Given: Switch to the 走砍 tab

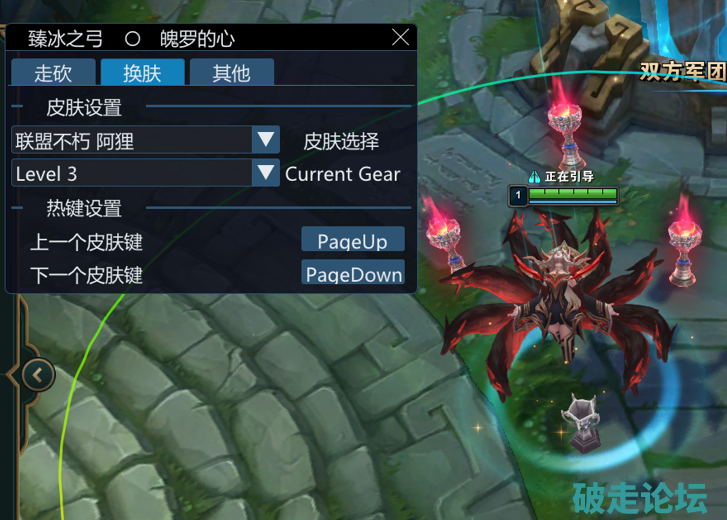Looking at the screenshot, I should pyautogui.click(x=54, y=73).
